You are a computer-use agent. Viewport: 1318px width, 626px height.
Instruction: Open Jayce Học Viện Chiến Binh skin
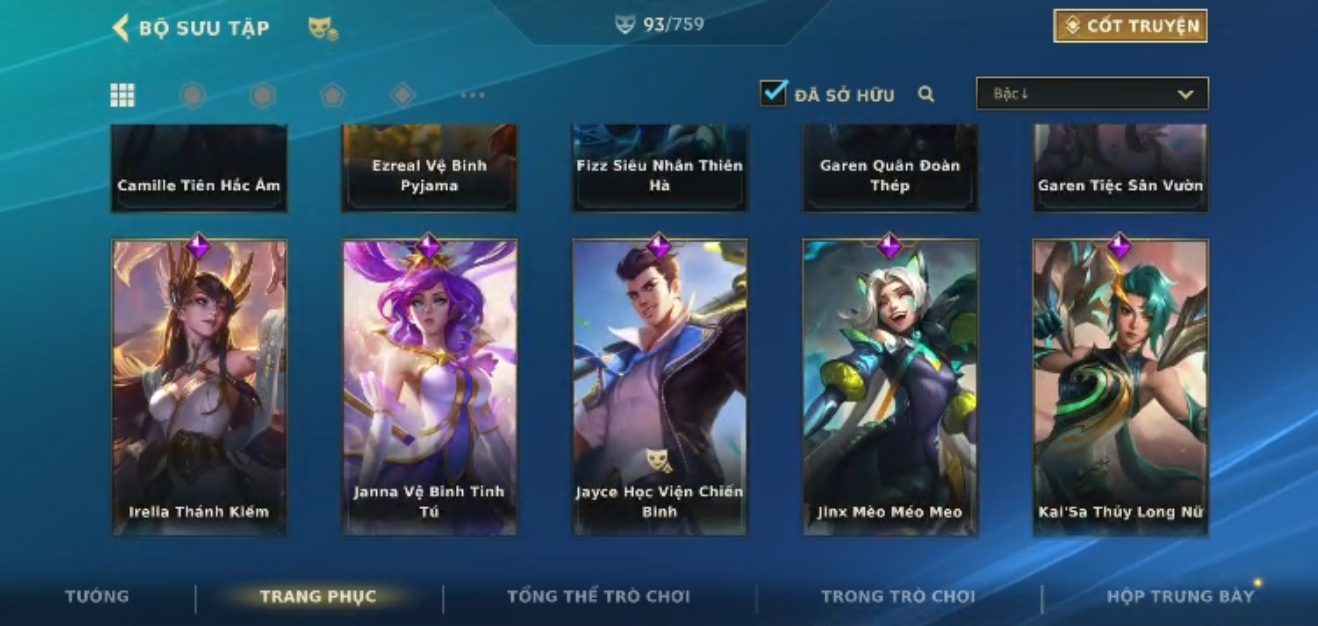click(x=659, y=387)
